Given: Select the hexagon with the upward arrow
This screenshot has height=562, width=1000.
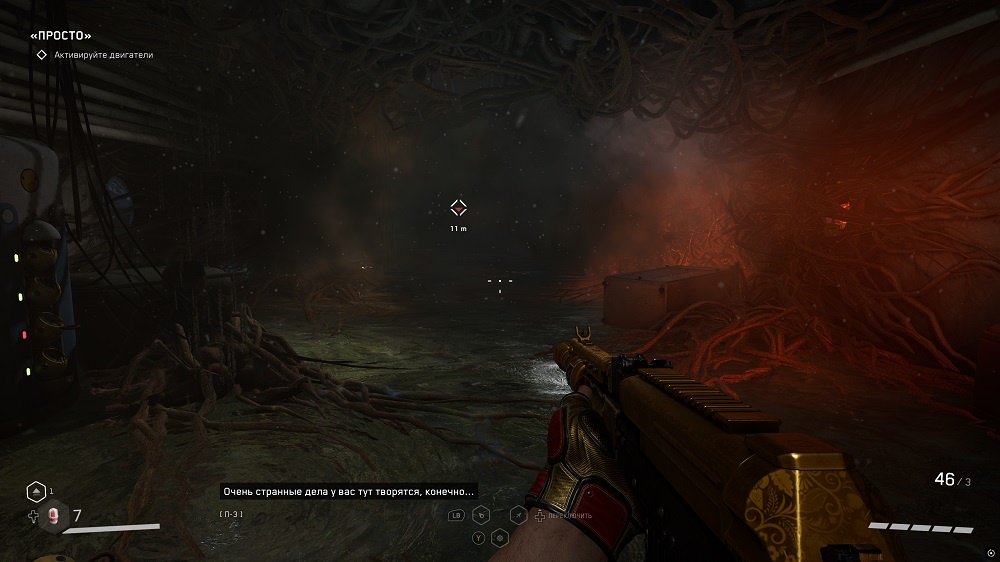Looking at the screenshot, I should (x=35, y=492).
